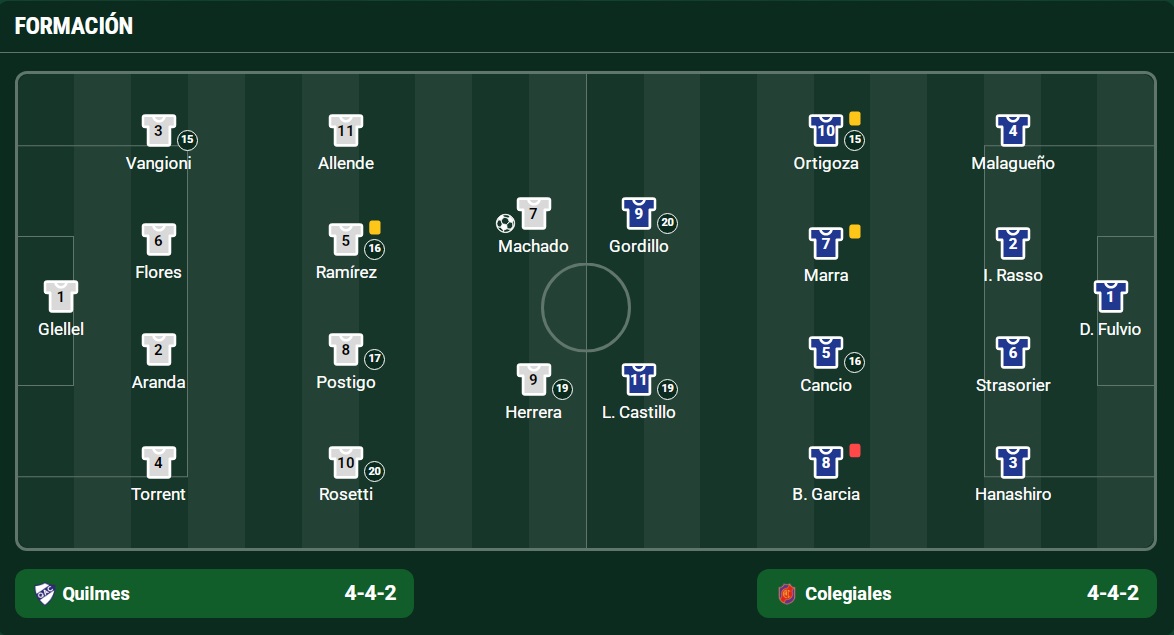
Task: Select Rosetti's number 10 shirt
Action: pos(345,462)
